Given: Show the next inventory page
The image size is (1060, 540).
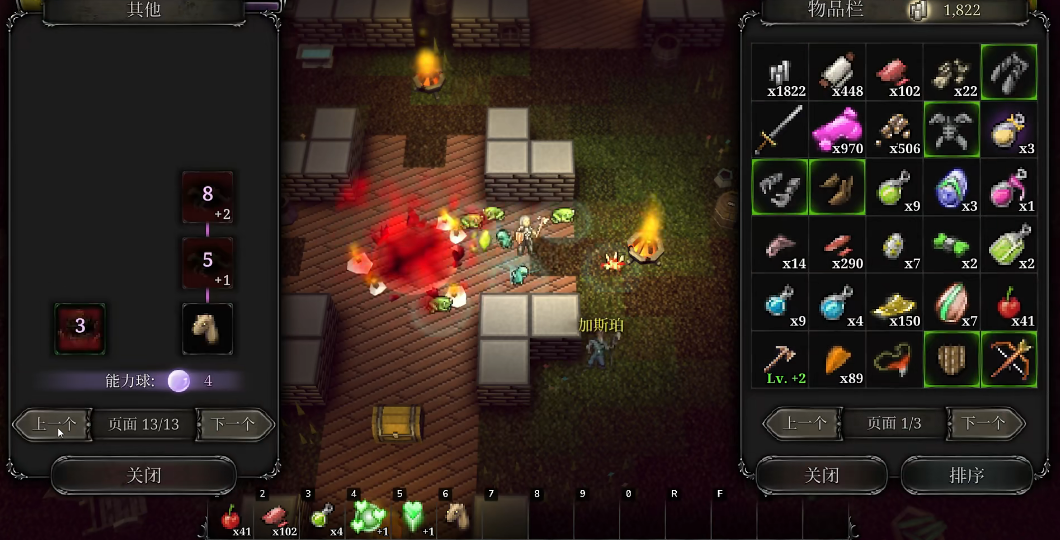Looking at the screenshot, I should [984, 424].
